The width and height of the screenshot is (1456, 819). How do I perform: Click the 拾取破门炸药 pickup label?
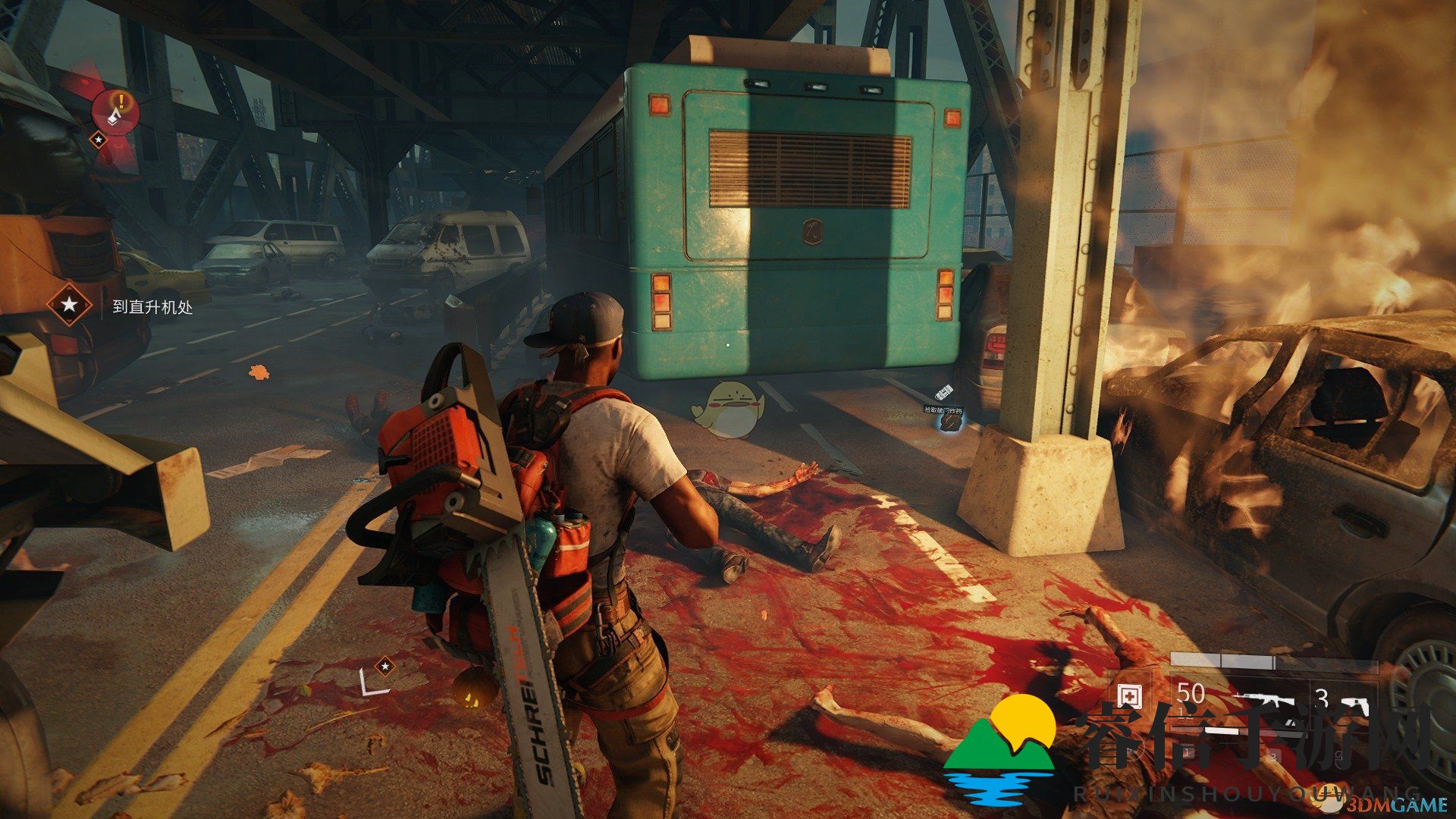(943, 410)
